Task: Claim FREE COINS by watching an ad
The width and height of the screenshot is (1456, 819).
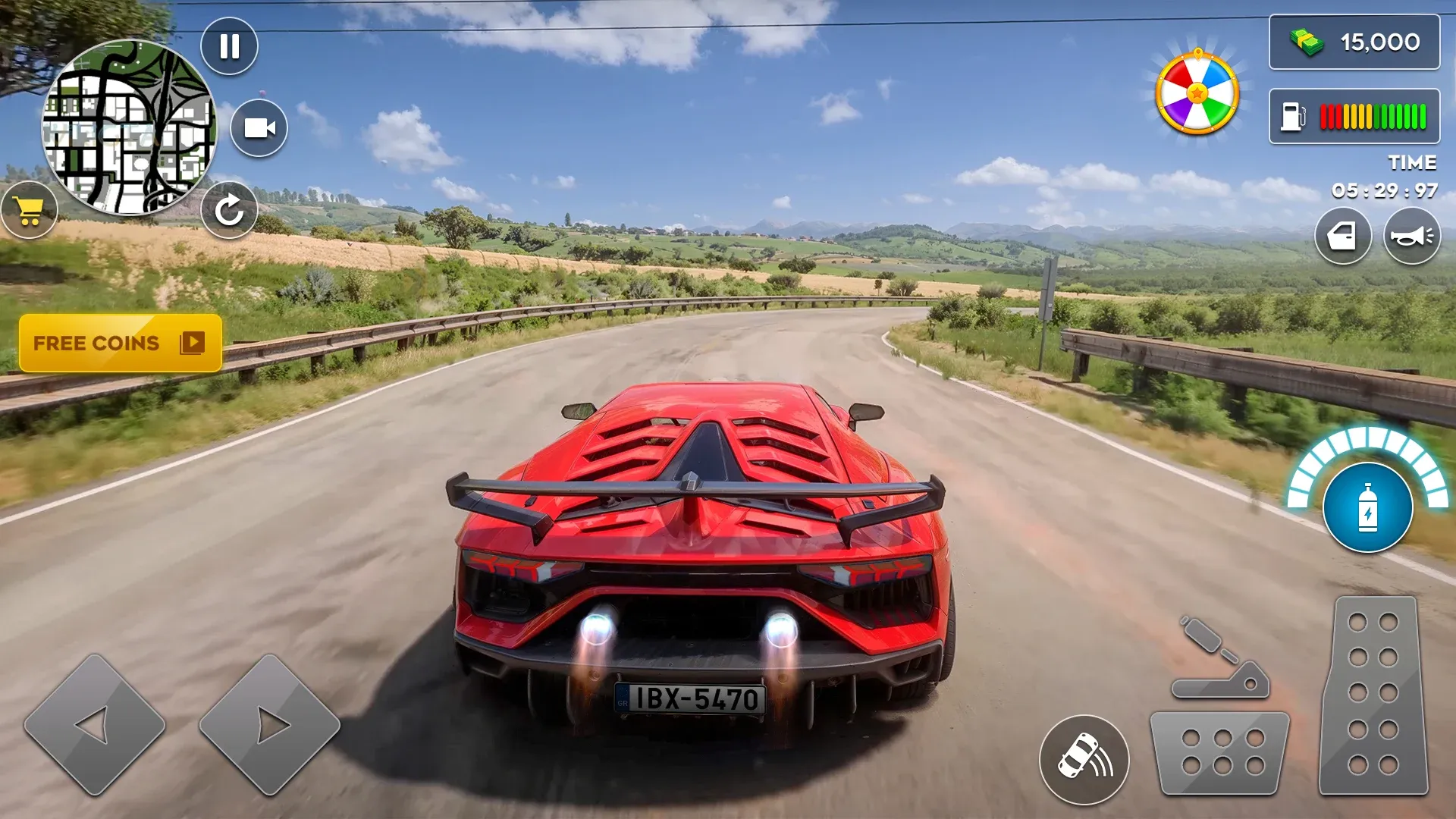Action: (x=120, y=344)
